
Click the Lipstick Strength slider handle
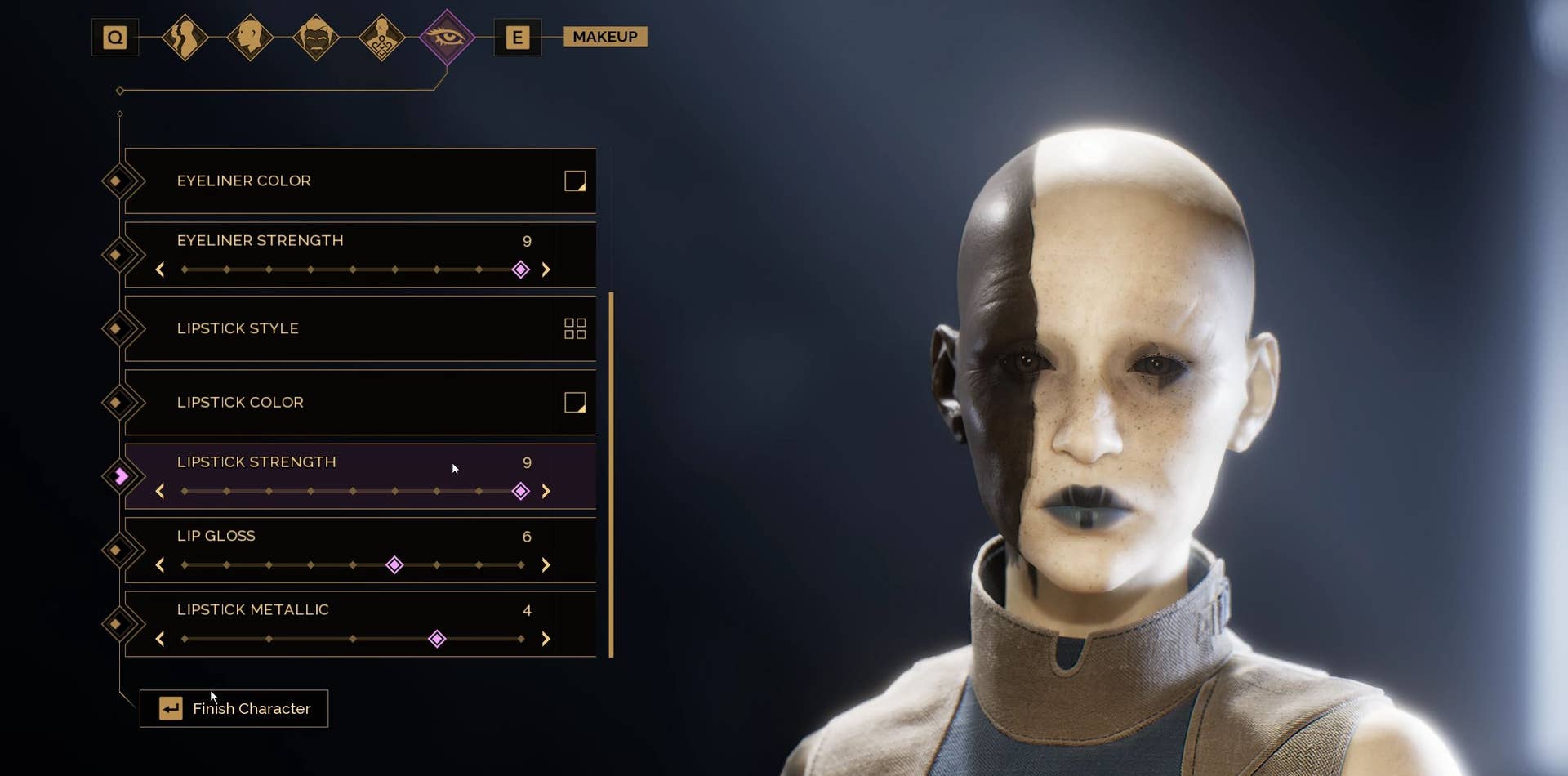pyautogui.click(x=520, y=491)
